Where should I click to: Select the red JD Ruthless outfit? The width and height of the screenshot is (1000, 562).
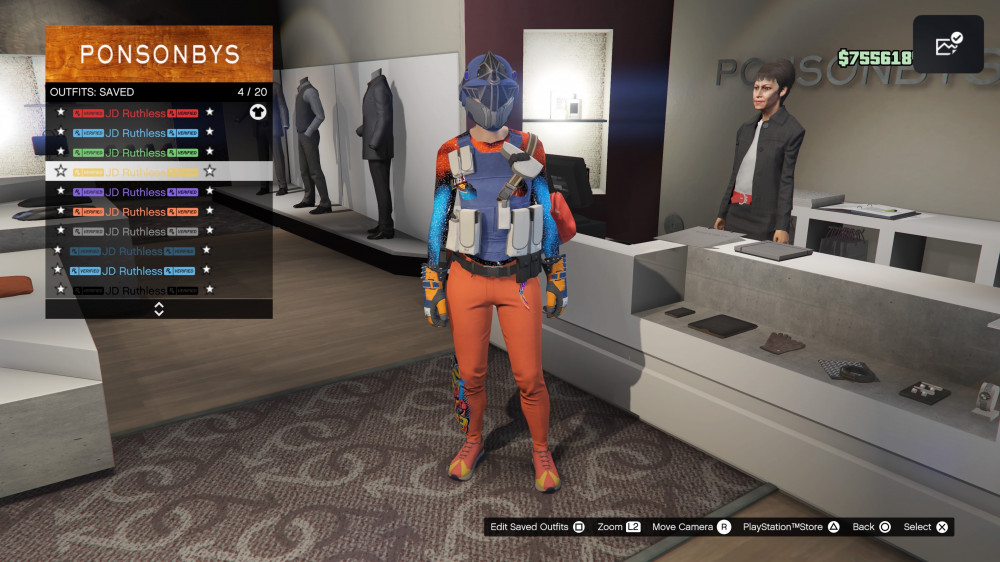pos(135,113)
